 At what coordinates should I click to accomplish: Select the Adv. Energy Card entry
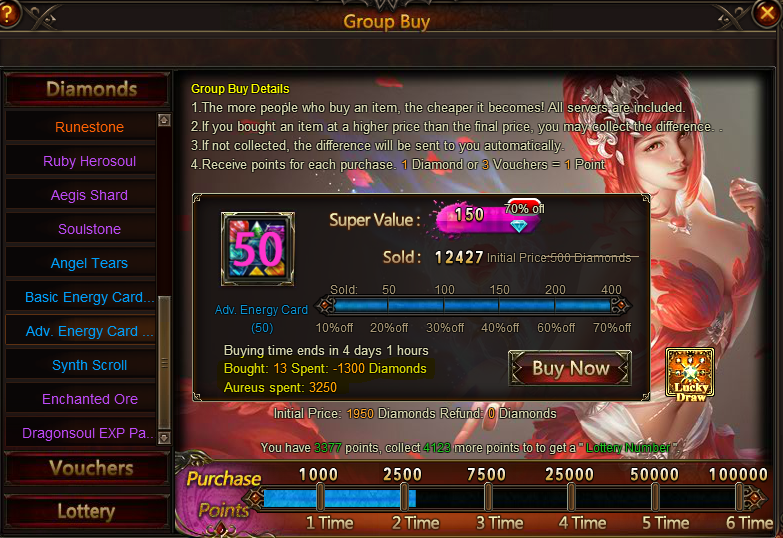[89, 331]
